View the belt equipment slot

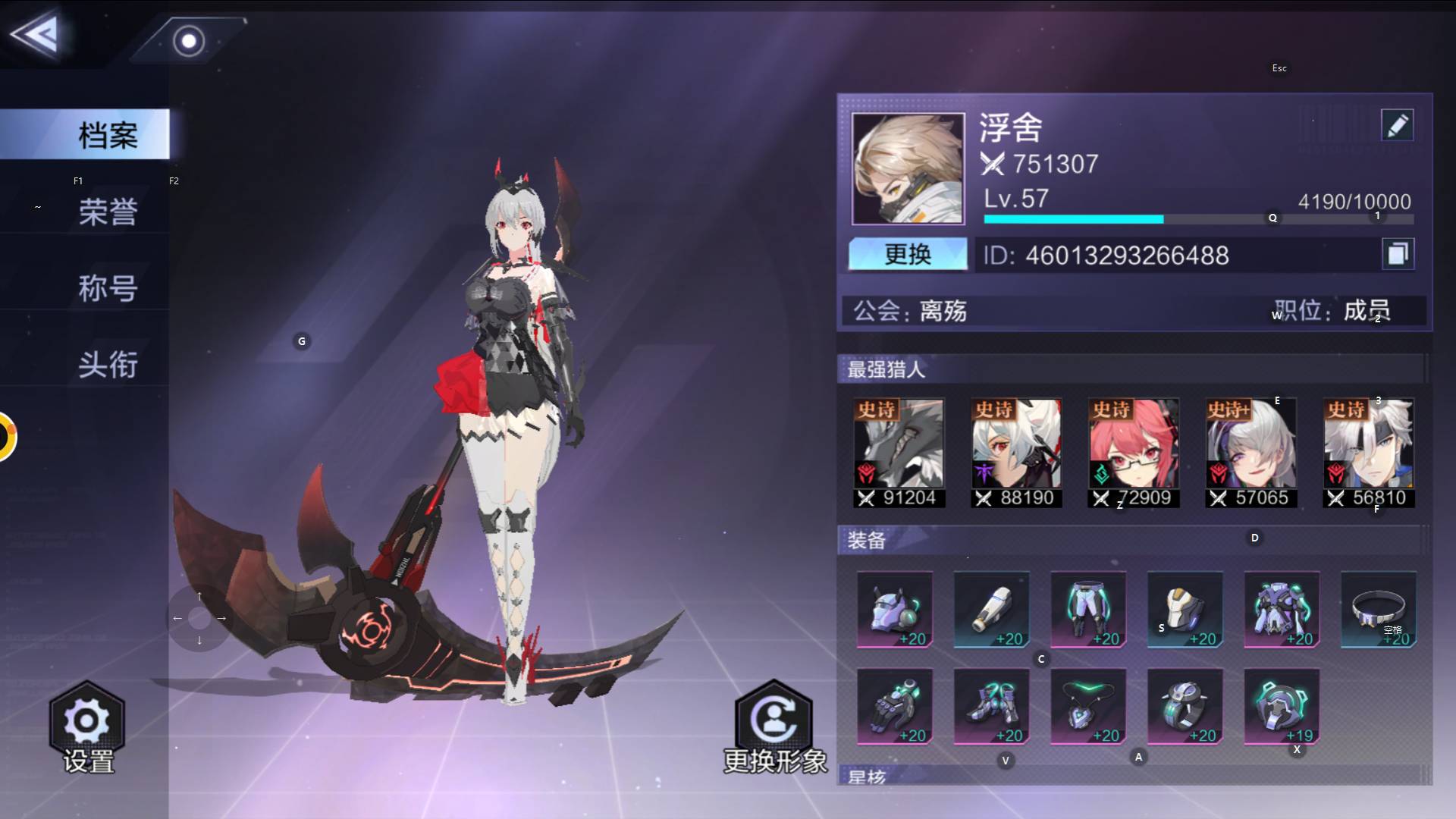point(1379,610)
